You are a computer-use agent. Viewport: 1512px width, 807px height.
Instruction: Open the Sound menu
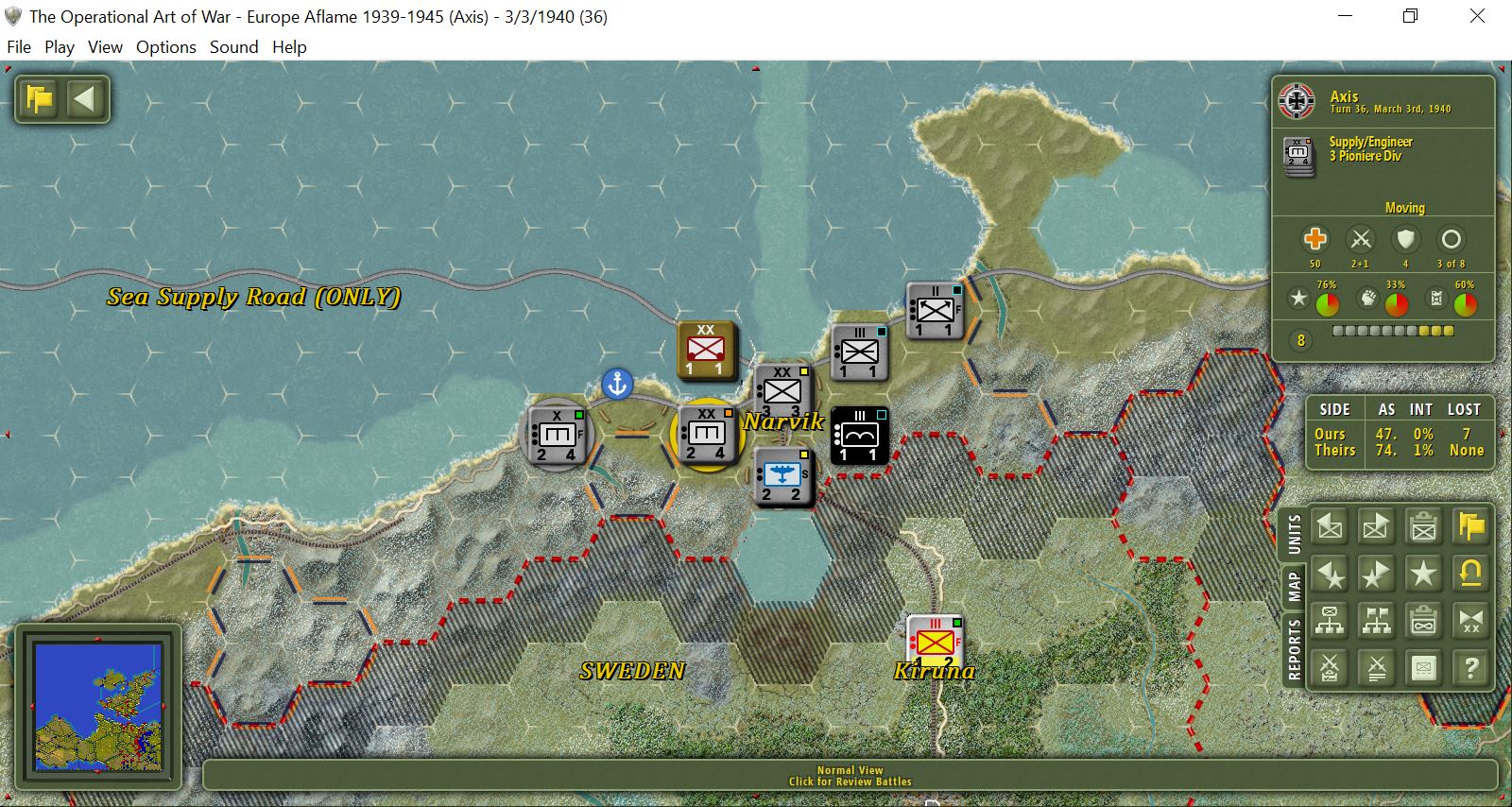234,46
